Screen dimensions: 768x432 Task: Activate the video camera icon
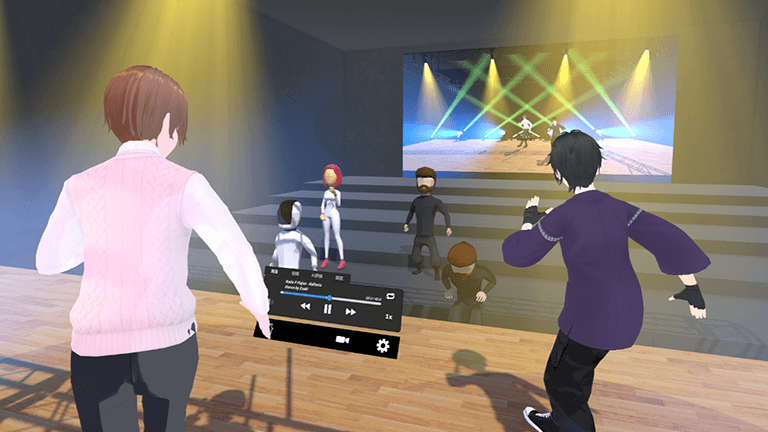click(343, 341)
